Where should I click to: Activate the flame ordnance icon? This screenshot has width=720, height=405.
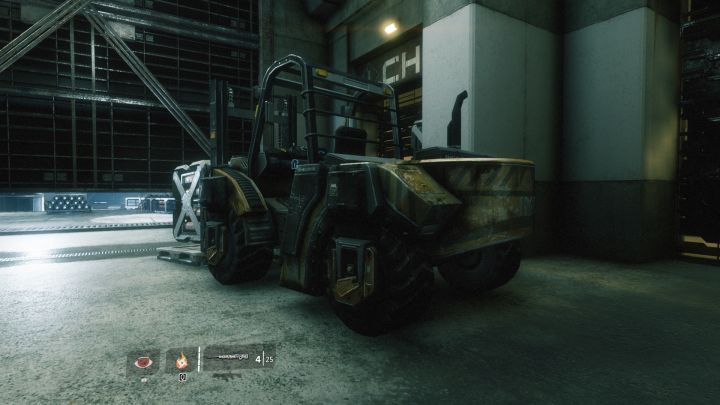click(182, 361)
